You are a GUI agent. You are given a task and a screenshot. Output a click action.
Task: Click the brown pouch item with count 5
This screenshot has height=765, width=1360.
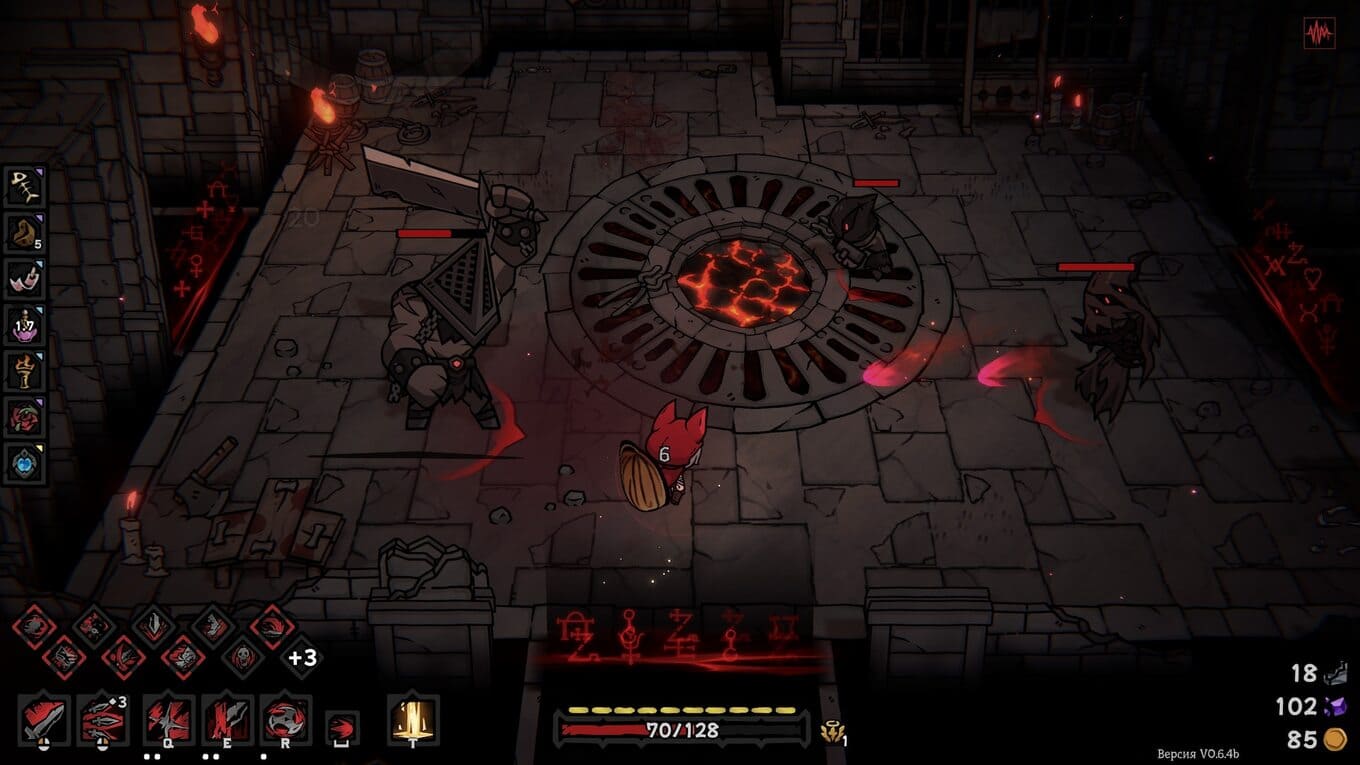23,233
